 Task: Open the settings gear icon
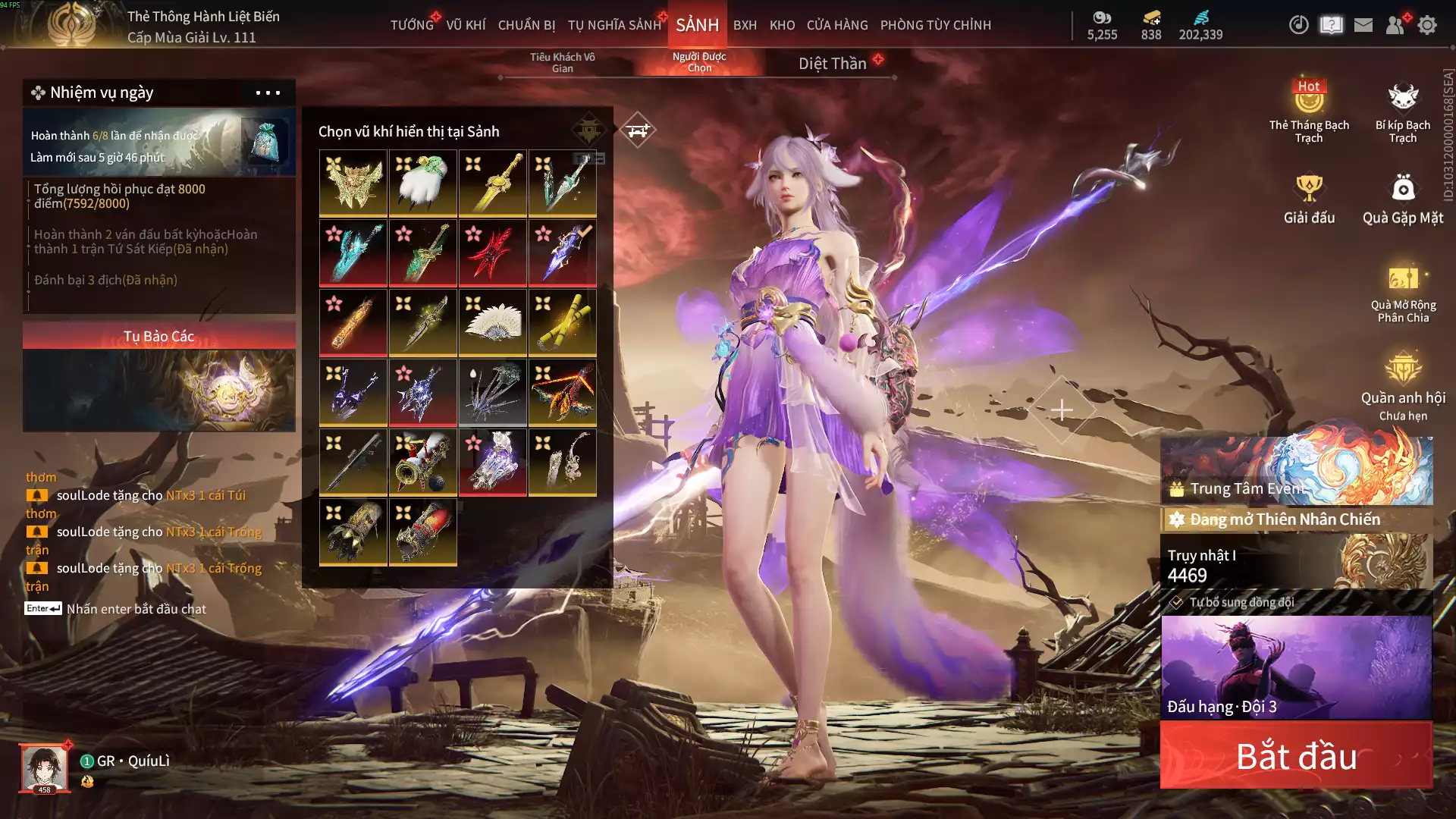pos(1427,25)
